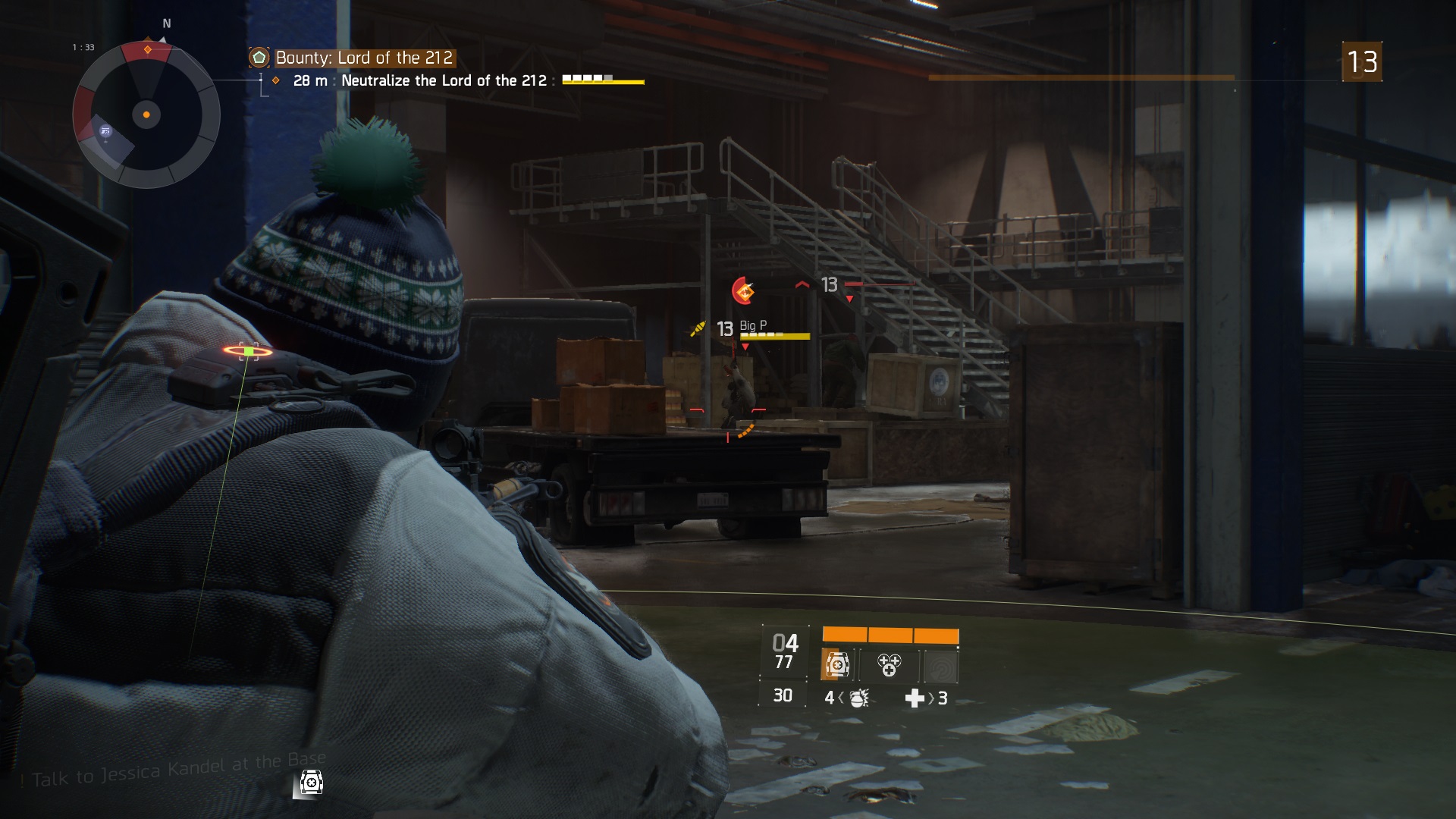Click the circular minimap radar
Viewport: 1456px width, 819px height.
(x=146, y=115)
